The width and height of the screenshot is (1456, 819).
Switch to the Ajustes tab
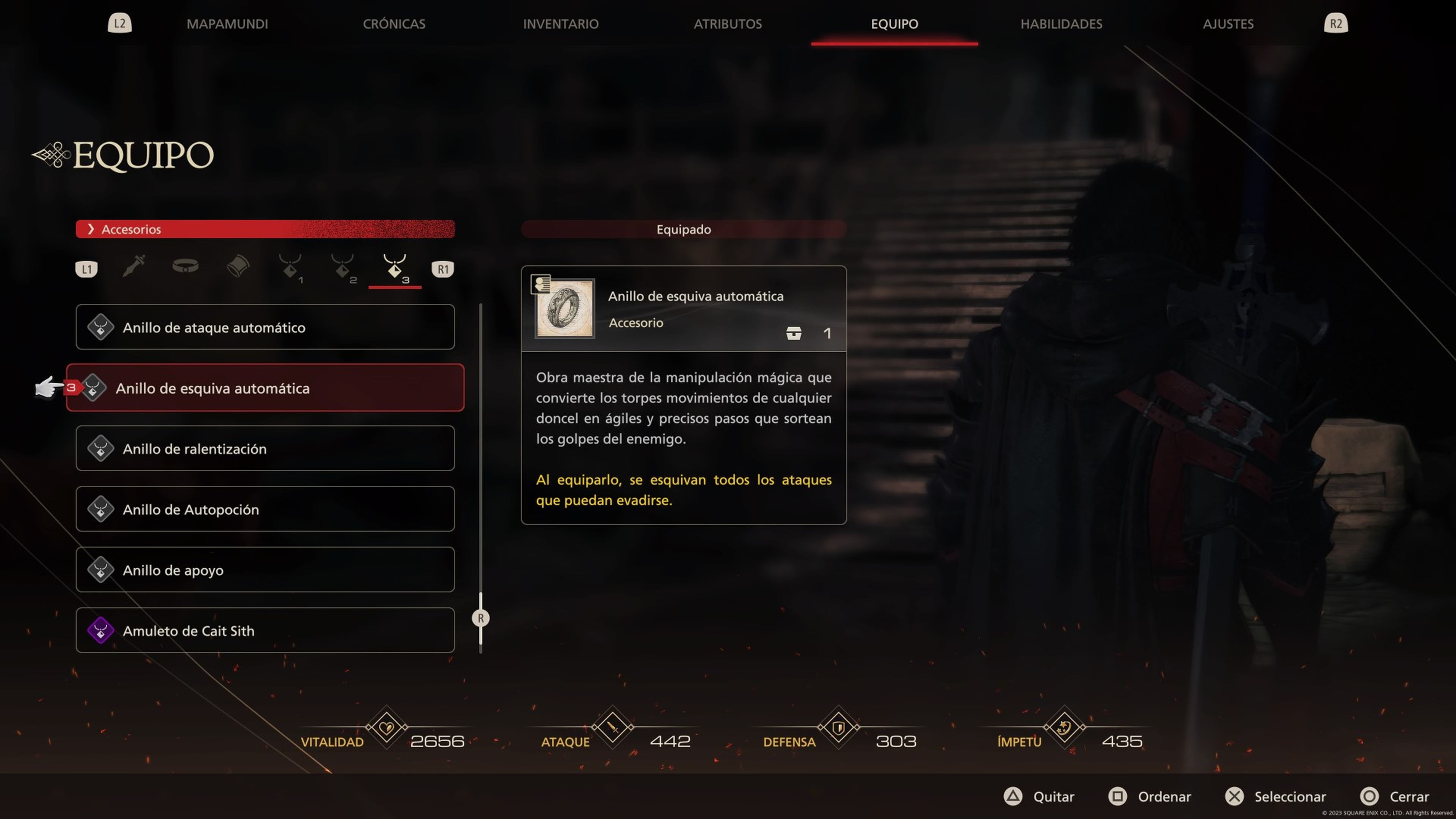tap(1228, 24)
